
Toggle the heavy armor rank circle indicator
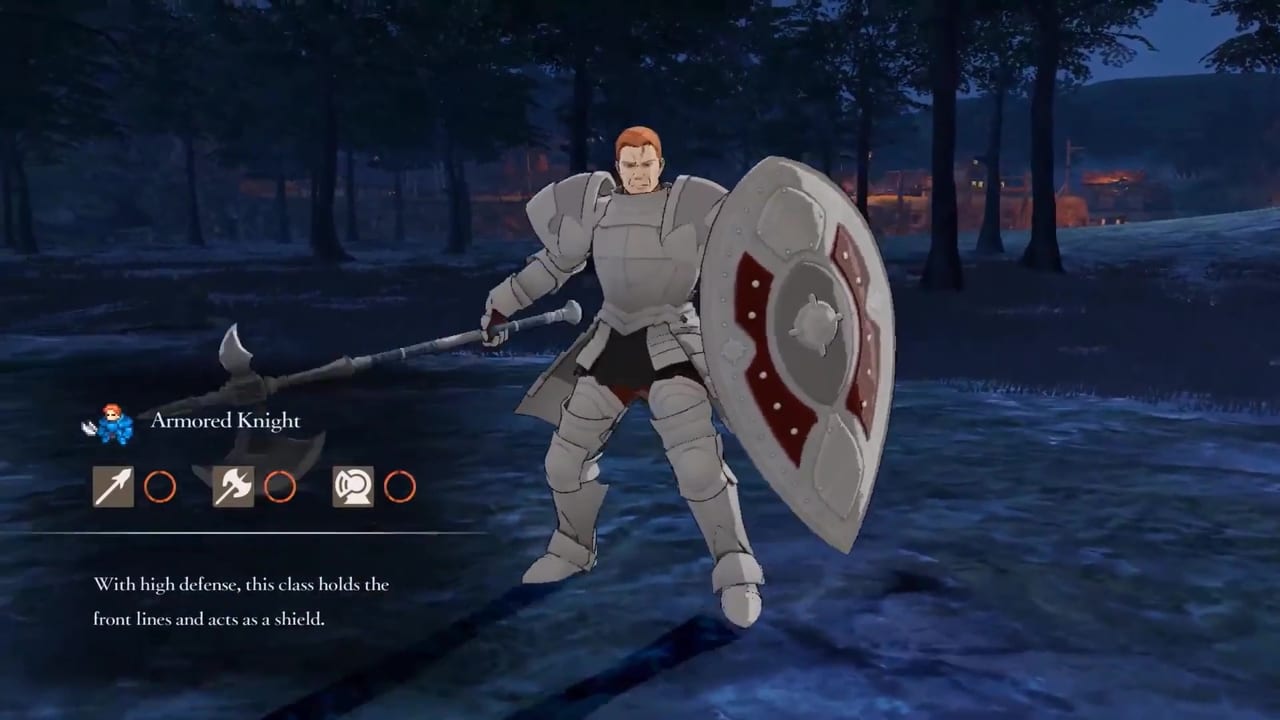click(400, 487)
